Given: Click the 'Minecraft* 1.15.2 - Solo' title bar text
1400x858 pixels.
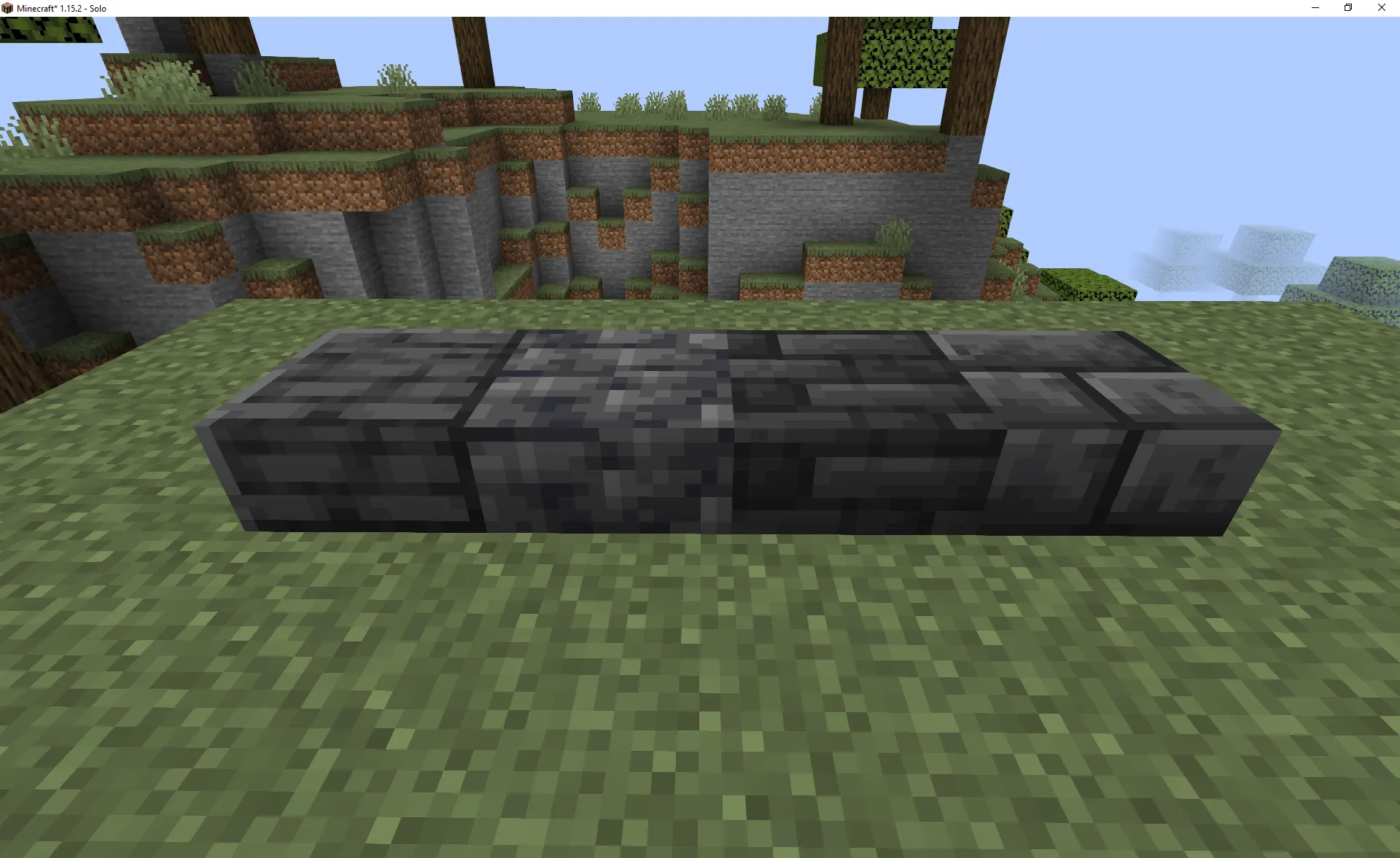Looking at the screenshot, I should coord(62,8).
